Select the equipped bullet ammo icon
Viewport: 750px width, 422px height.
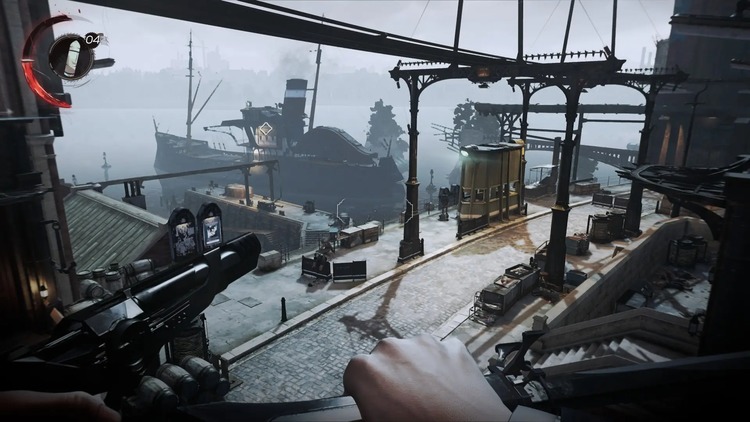pyautogui.click(x=71, y=53)
